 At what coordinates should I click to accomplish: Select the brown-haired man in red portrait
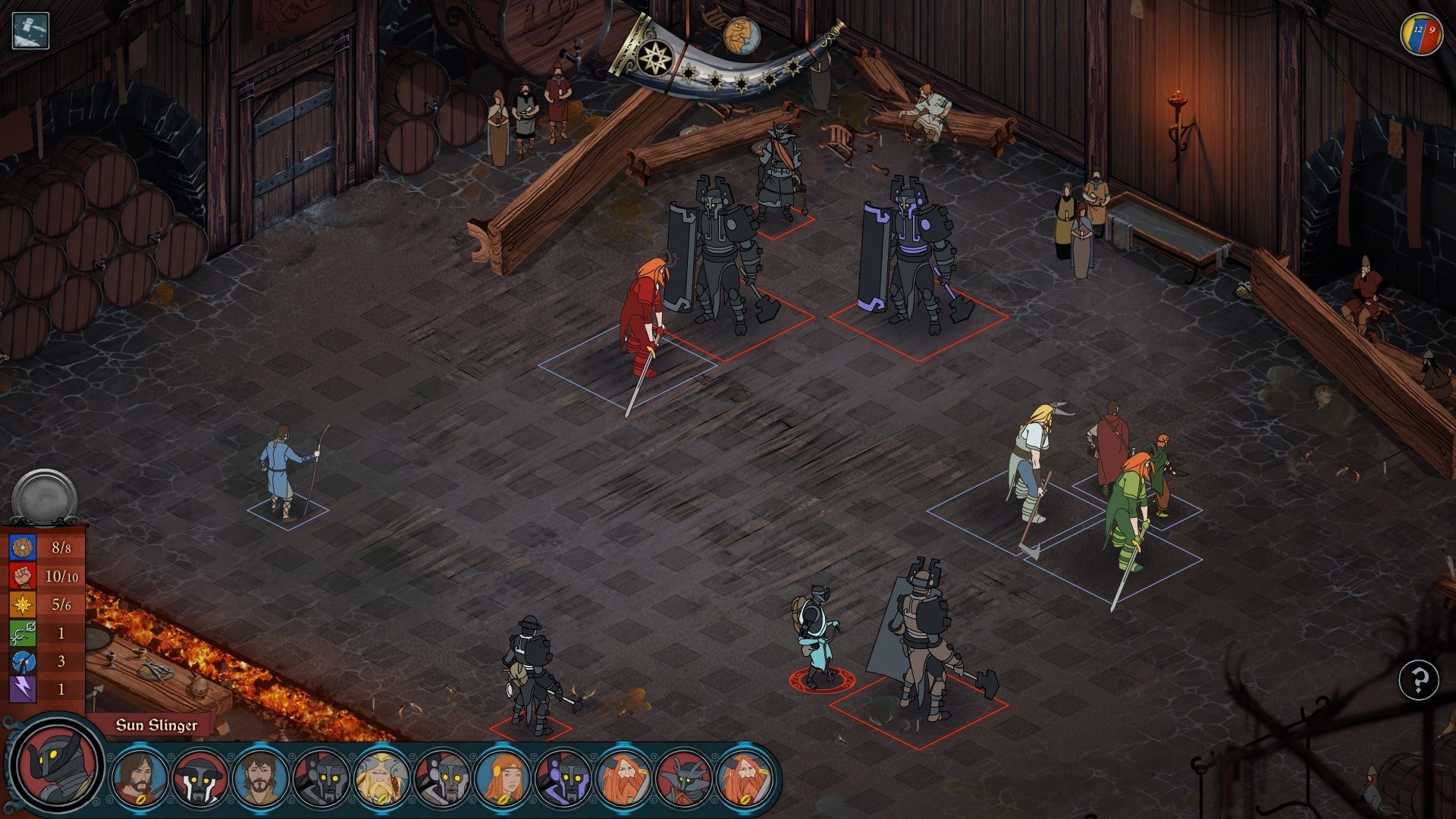coord(138,777)
